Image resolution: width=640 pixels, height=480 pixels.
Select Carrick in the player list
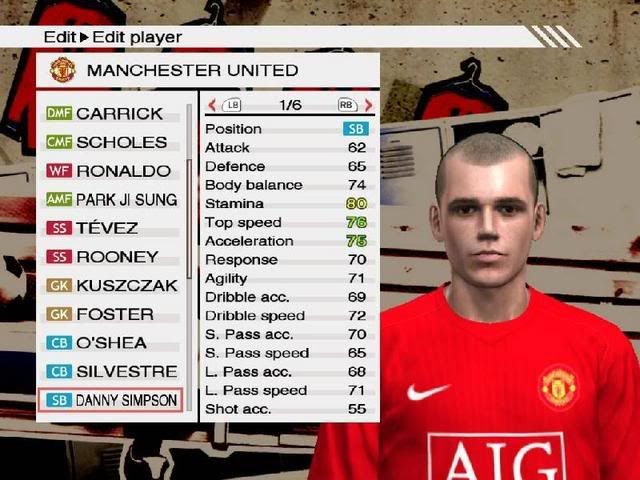tap(112, 113)
